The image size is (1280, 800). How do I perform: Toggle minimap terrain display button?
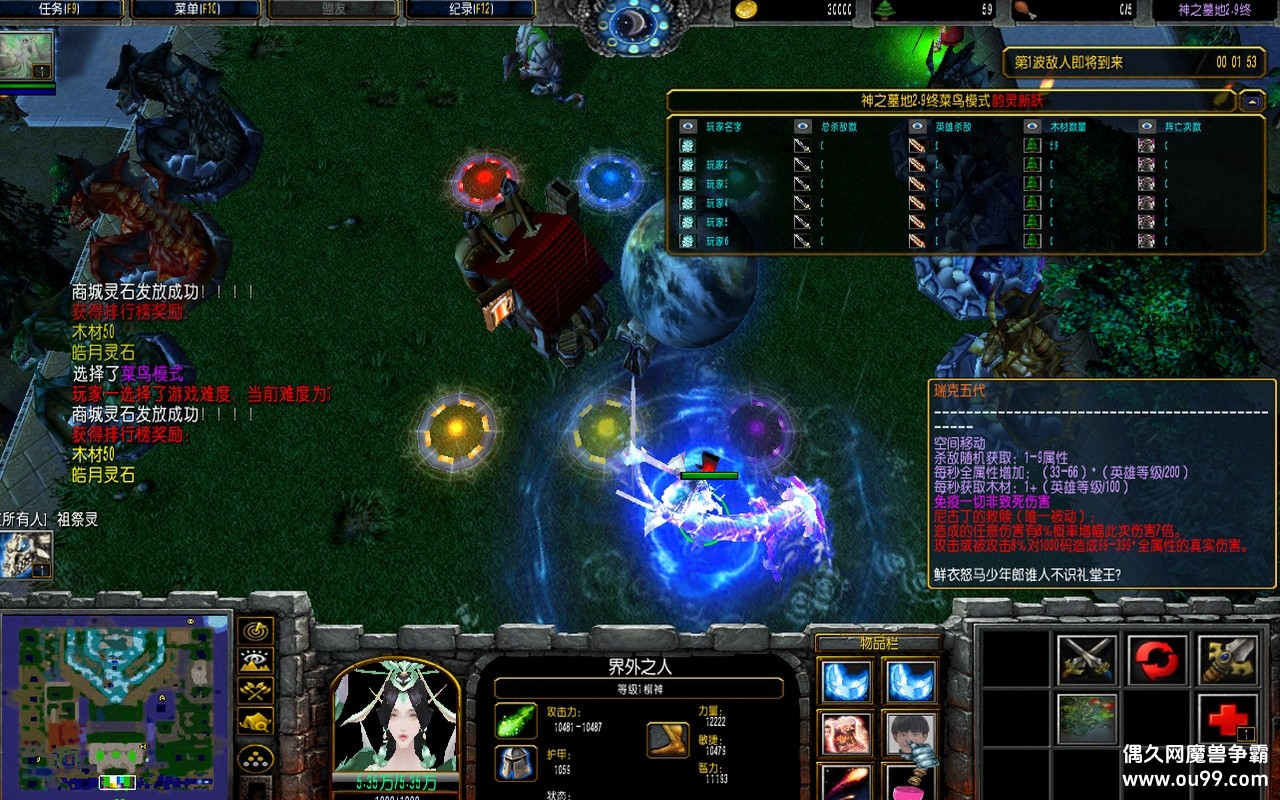coord(256,661)
